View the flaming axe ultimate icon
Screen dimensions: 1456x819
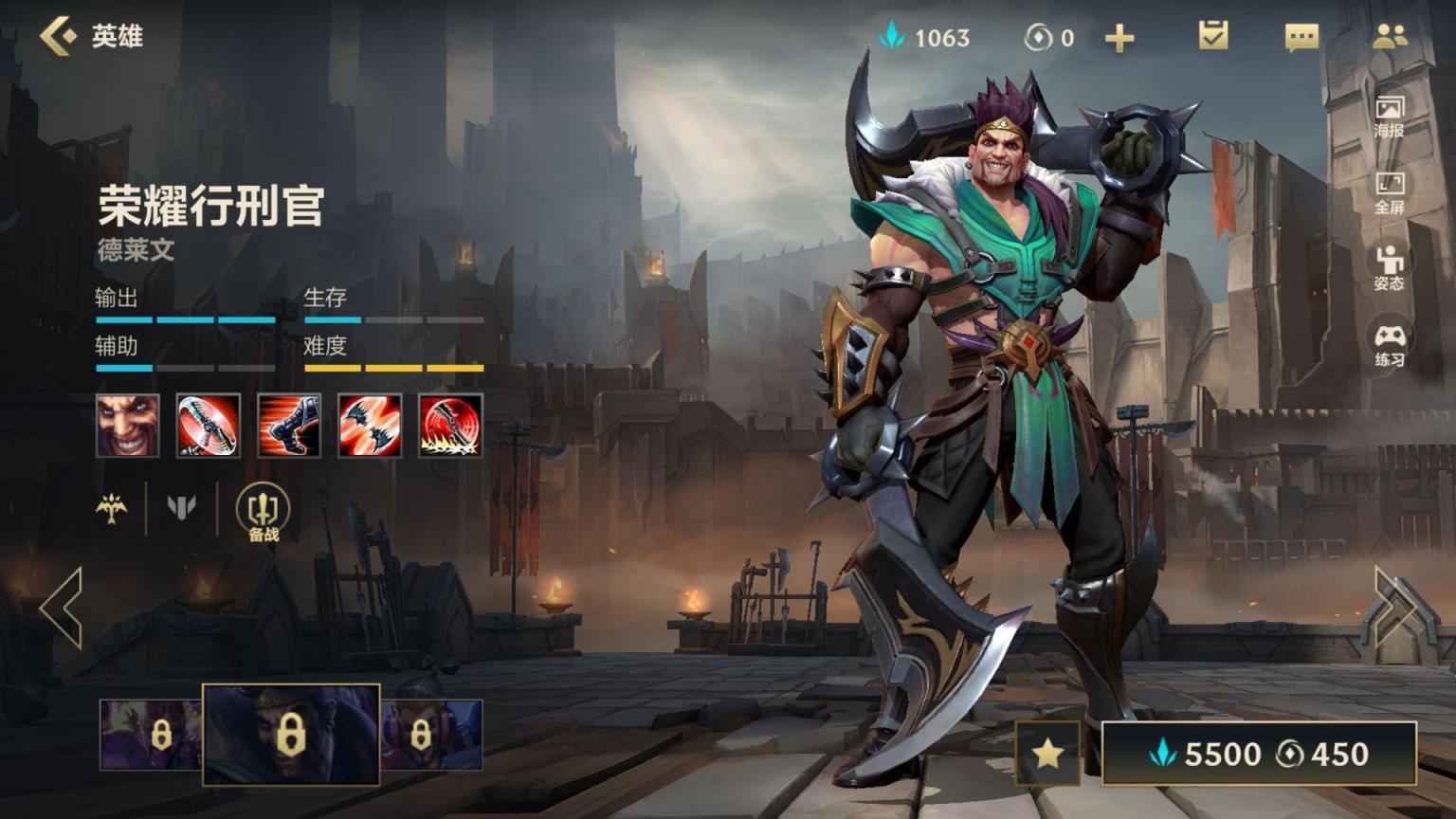click(450, 426)
